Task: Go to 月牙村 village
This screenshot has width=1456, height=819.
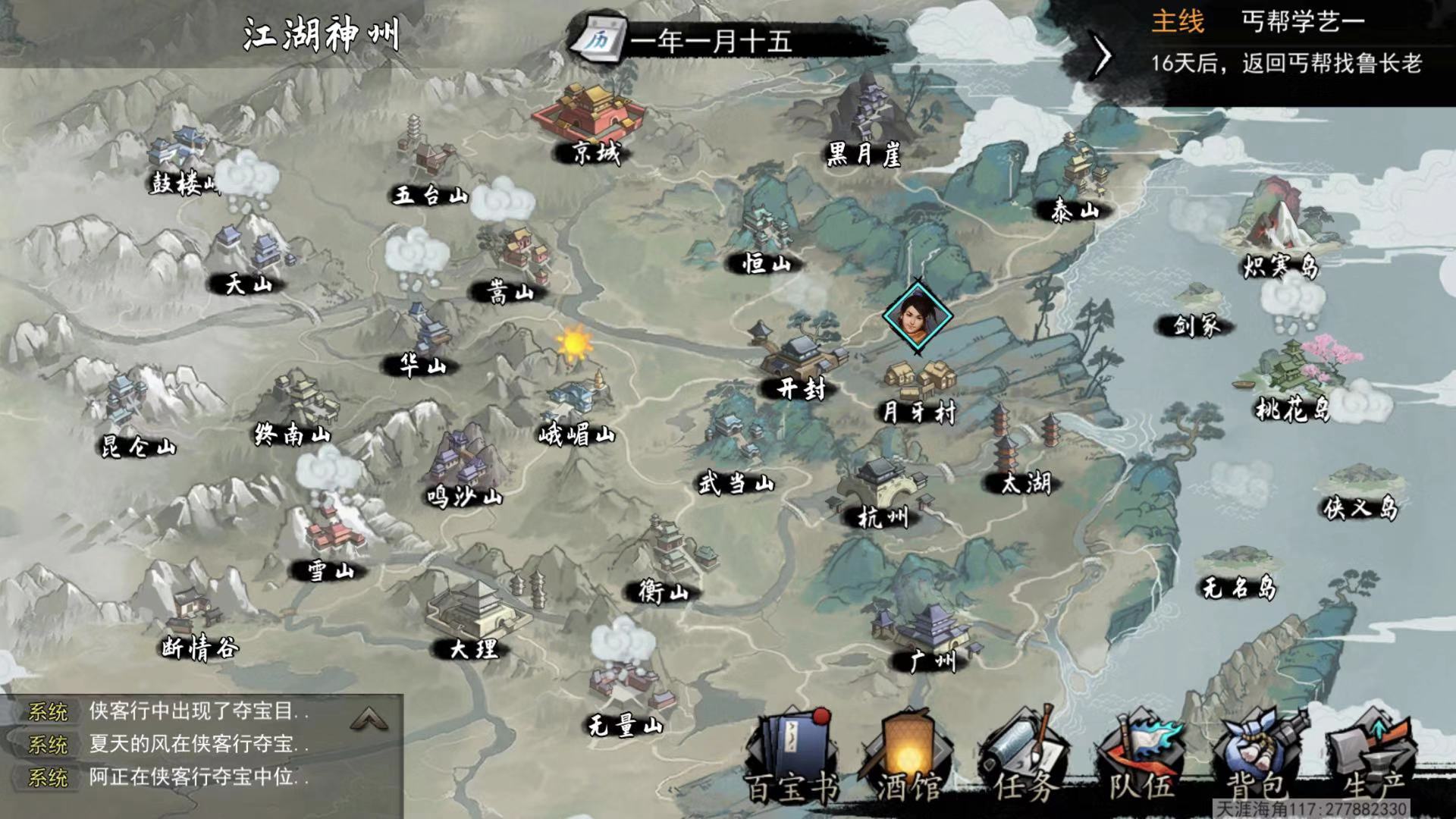Action: tap(919, 388)
